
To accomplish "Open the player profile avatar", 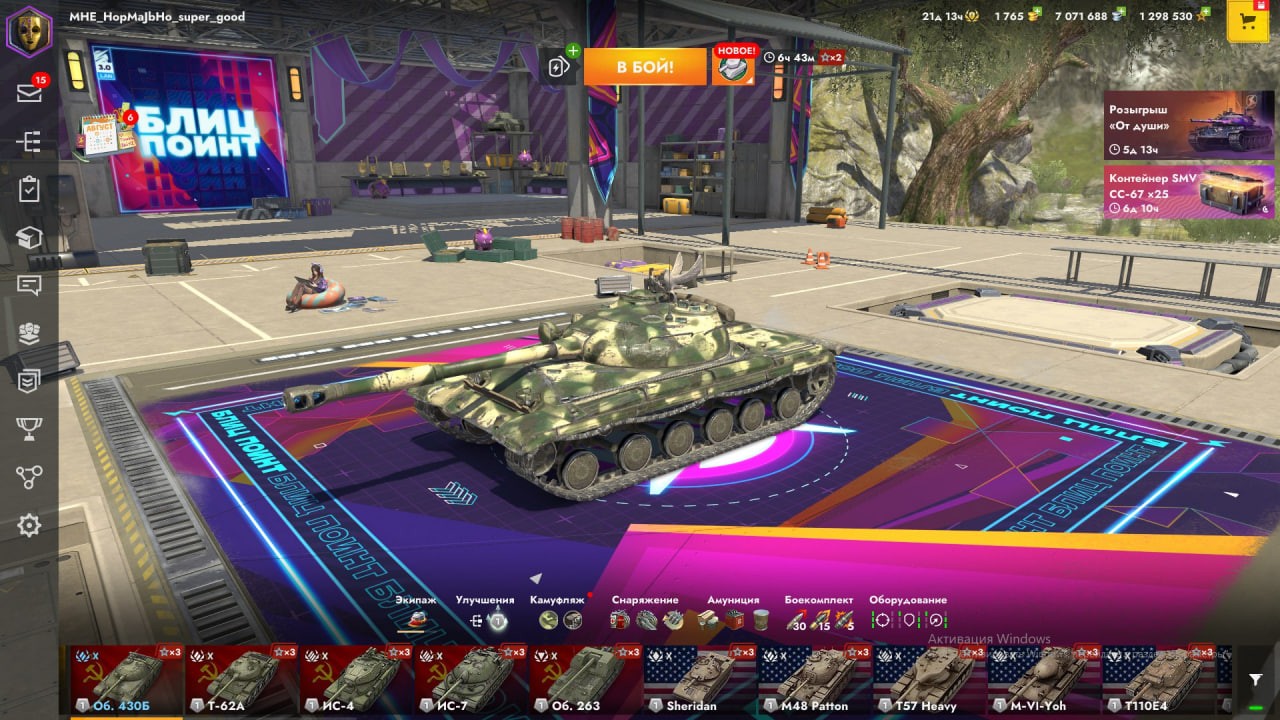I will point(29,30).
